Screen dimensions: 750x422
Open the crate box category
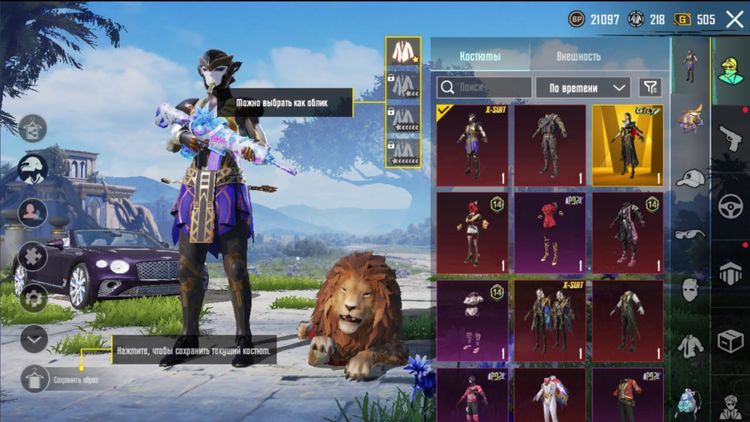pos(730,340)
